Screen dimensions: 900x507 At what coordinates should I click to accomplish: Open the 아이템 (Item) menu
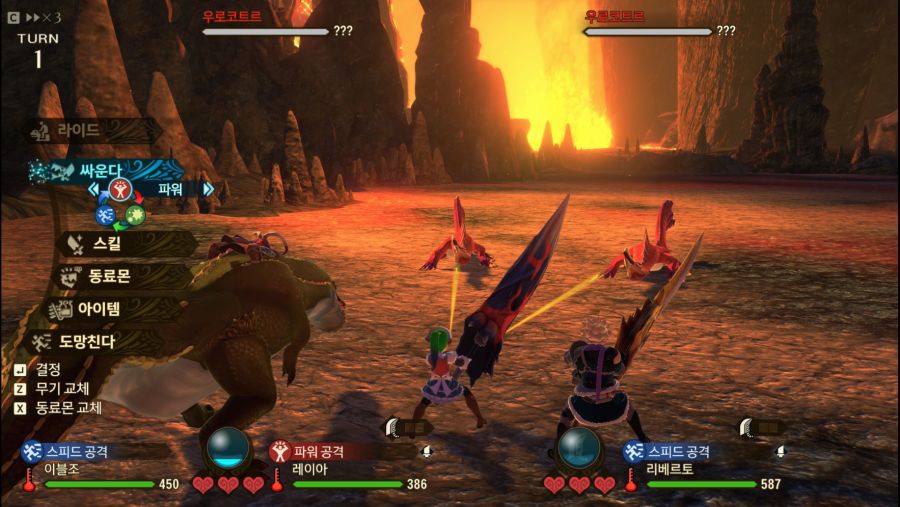[107, 309]
